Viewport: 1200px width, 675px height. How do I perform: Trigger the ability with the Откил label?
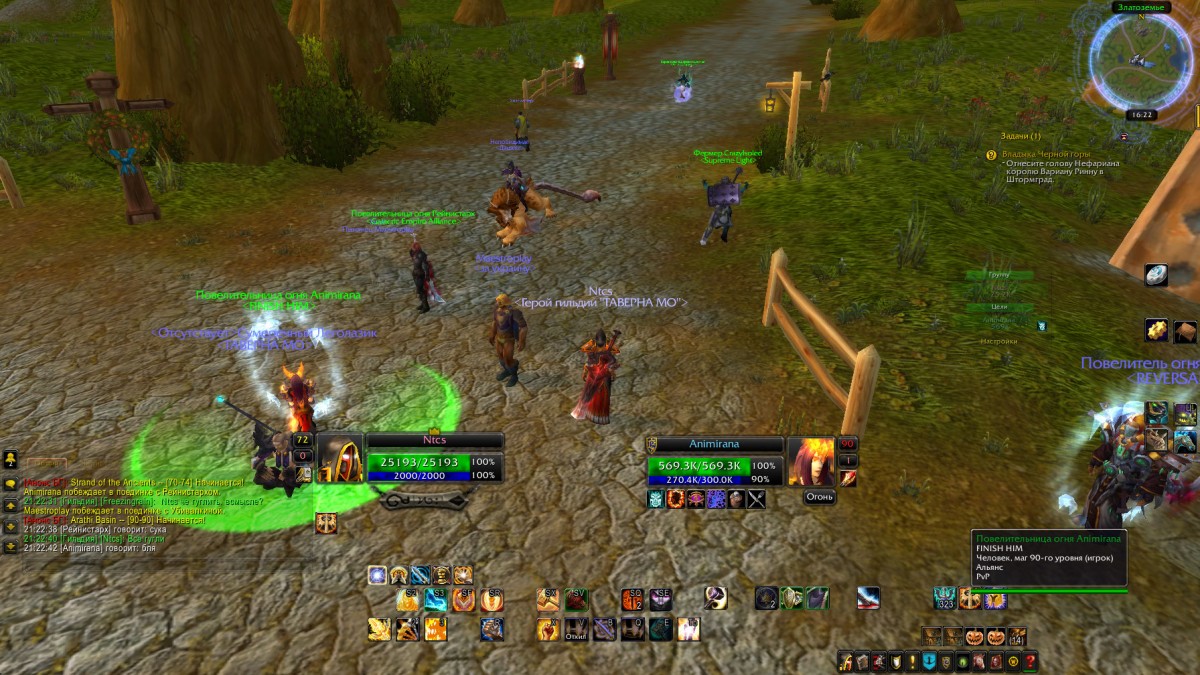click(x=577, y=629)
